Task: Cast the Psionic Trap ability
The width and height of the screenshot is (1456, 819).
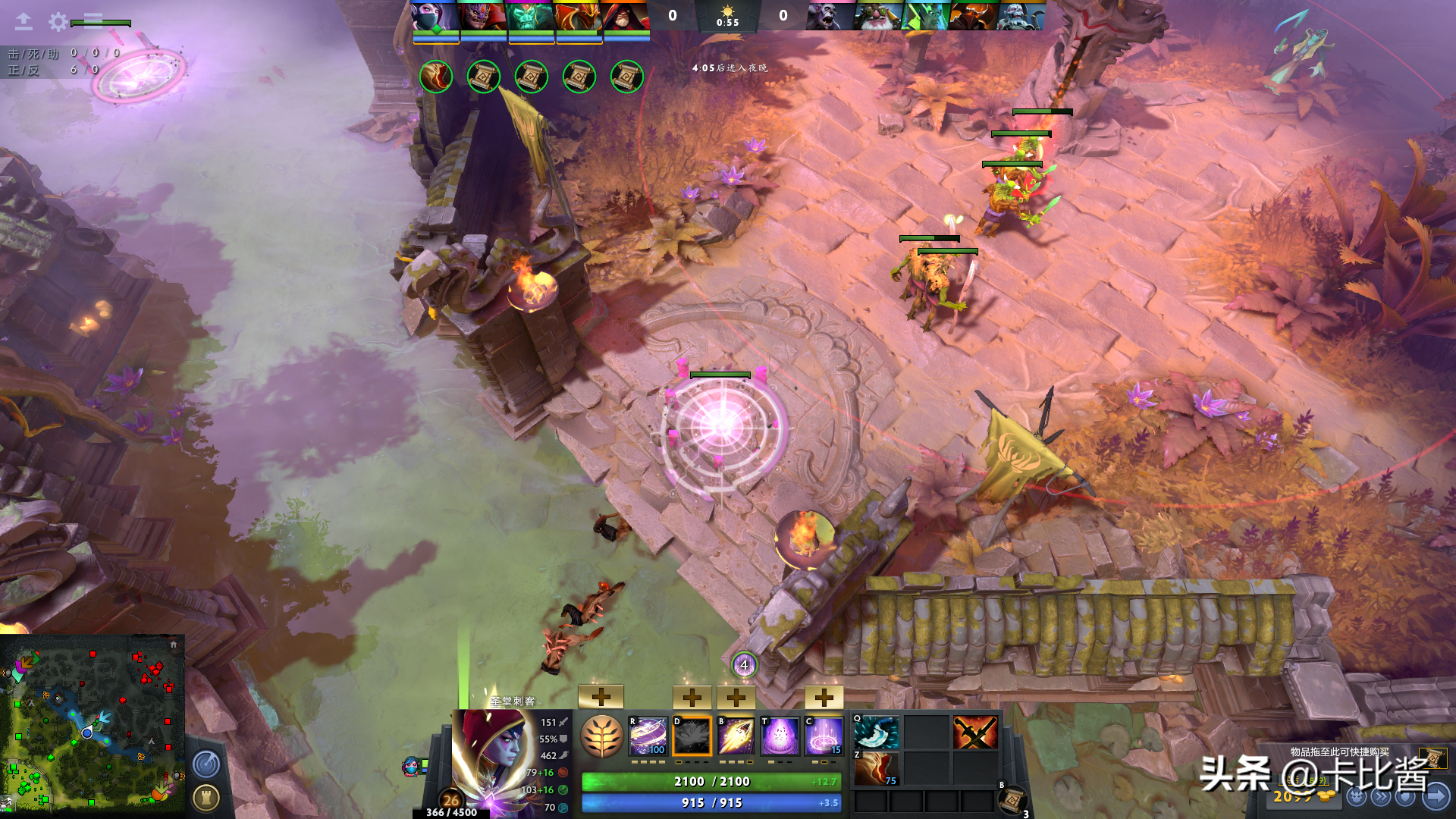Action: click(824, 736)
